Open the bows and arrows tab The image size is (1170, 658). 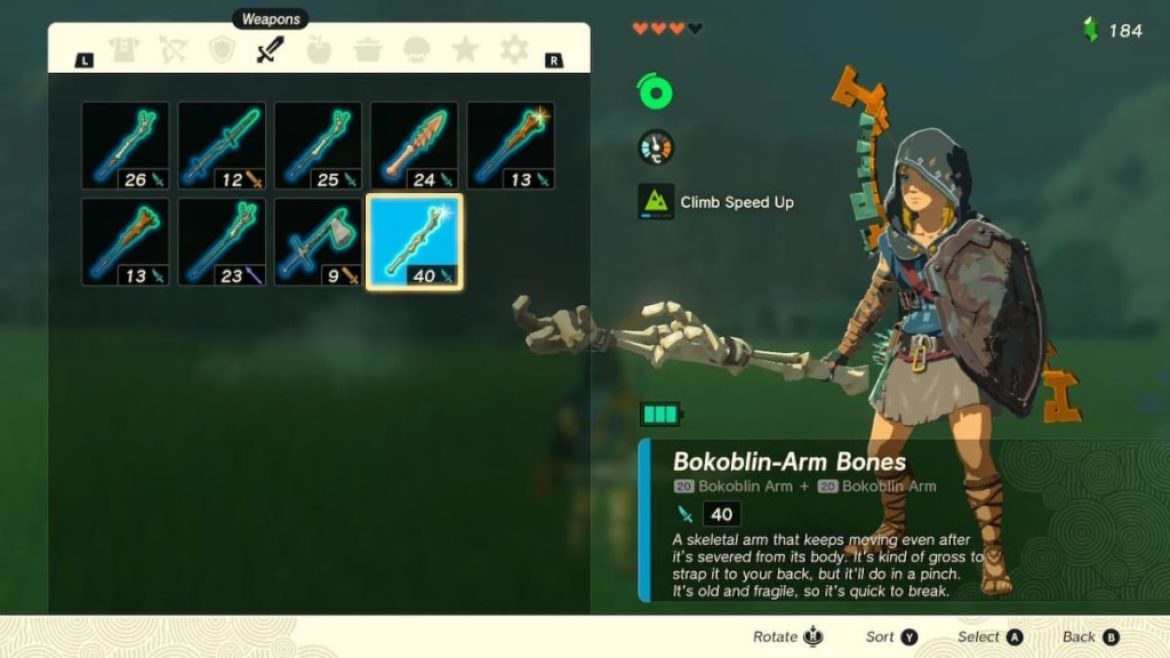[x=173, y=50]
